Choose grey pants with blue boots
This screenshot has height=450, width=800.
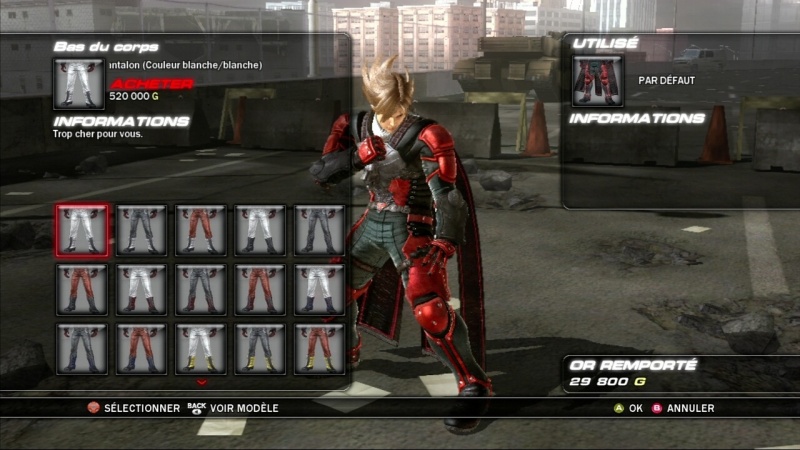(82, 348)
